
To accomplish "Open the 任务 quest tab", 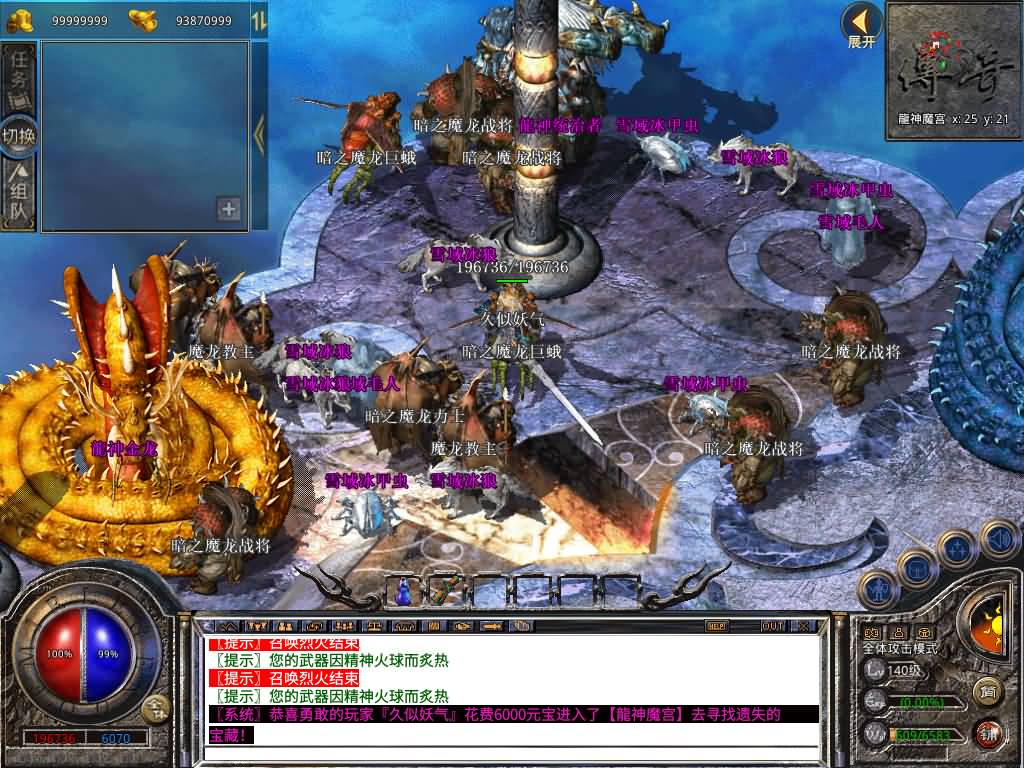I will pos(21,79).
